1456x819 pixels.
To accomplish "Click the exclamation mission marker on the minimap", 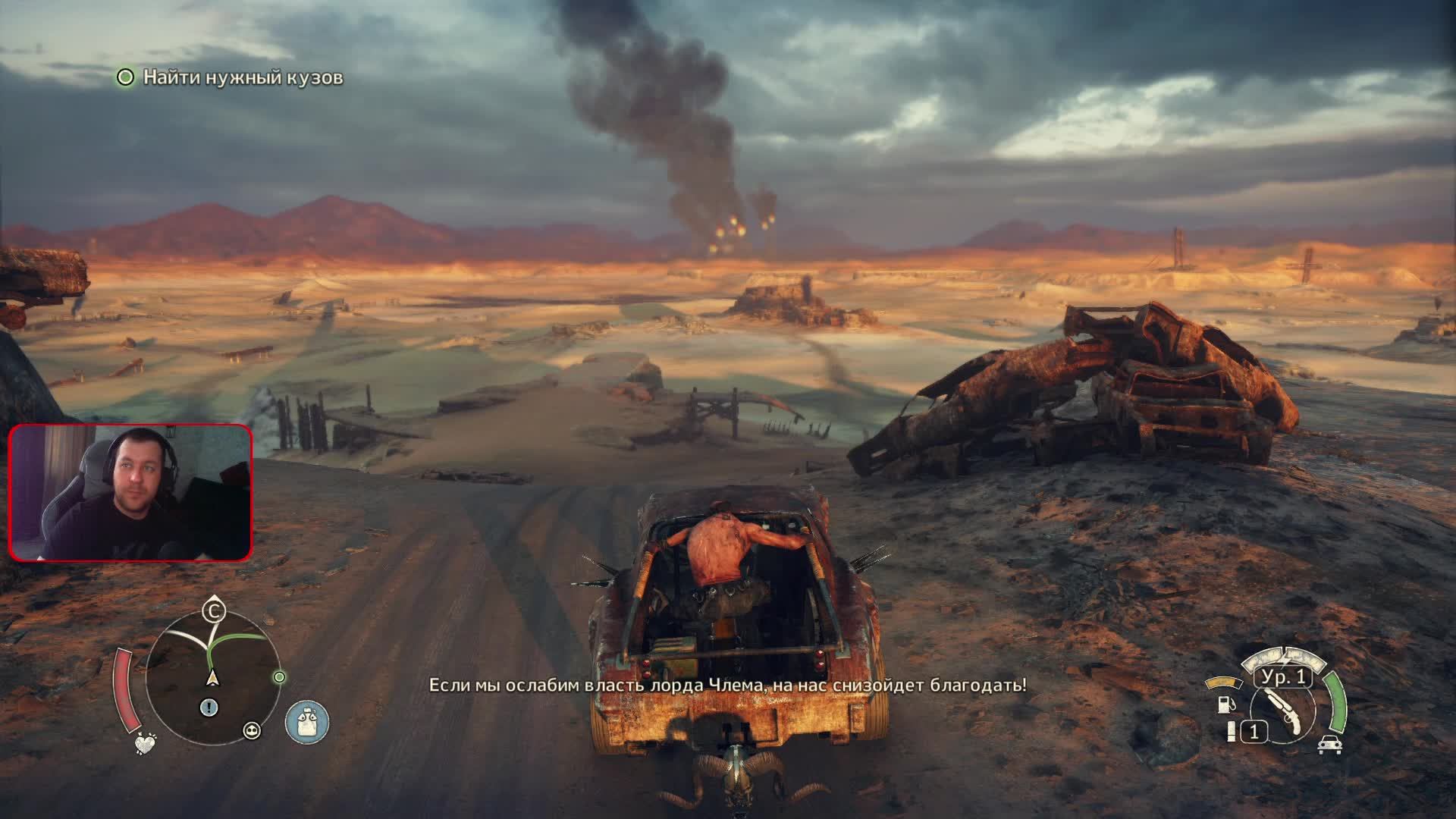I will tap(209, 706).
